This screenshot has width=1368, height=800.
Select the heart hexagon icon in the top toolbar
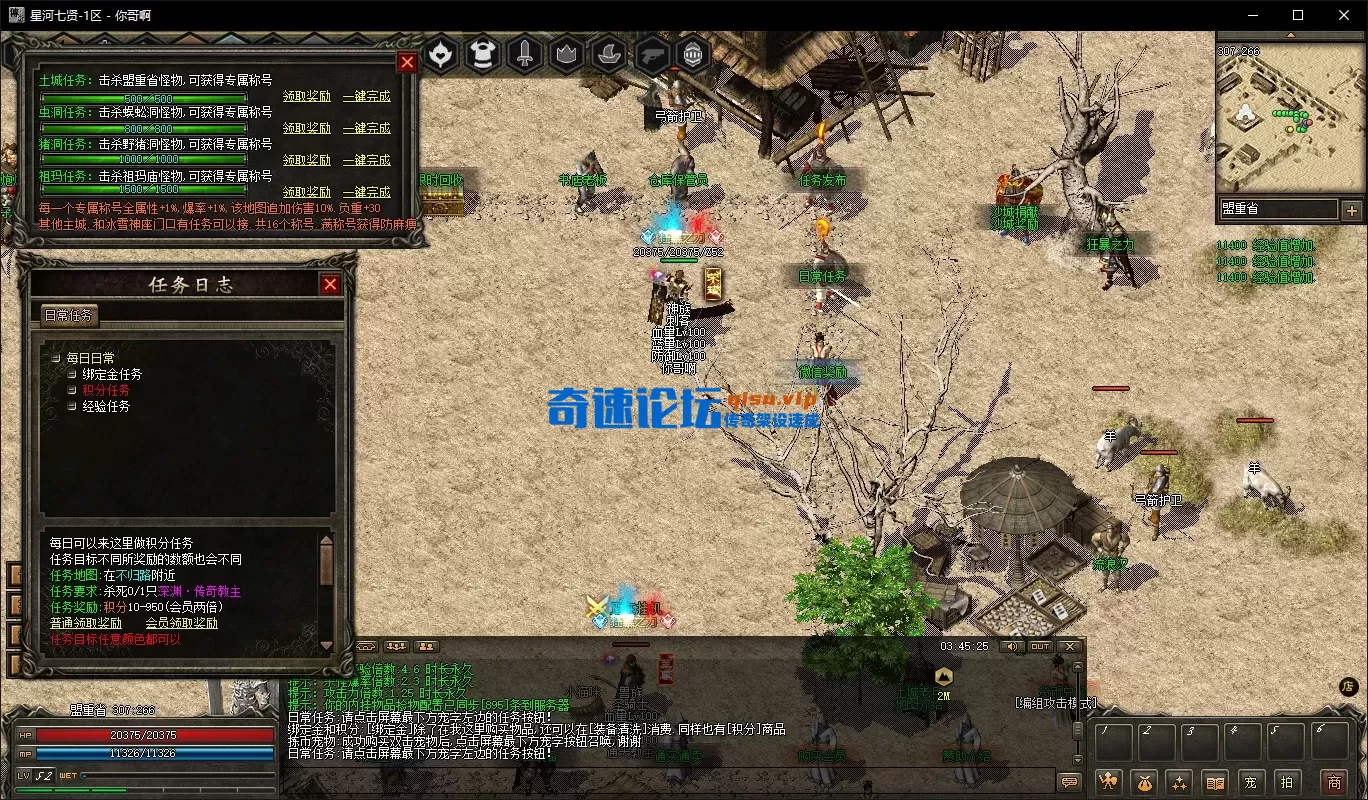tap(440, 54)
